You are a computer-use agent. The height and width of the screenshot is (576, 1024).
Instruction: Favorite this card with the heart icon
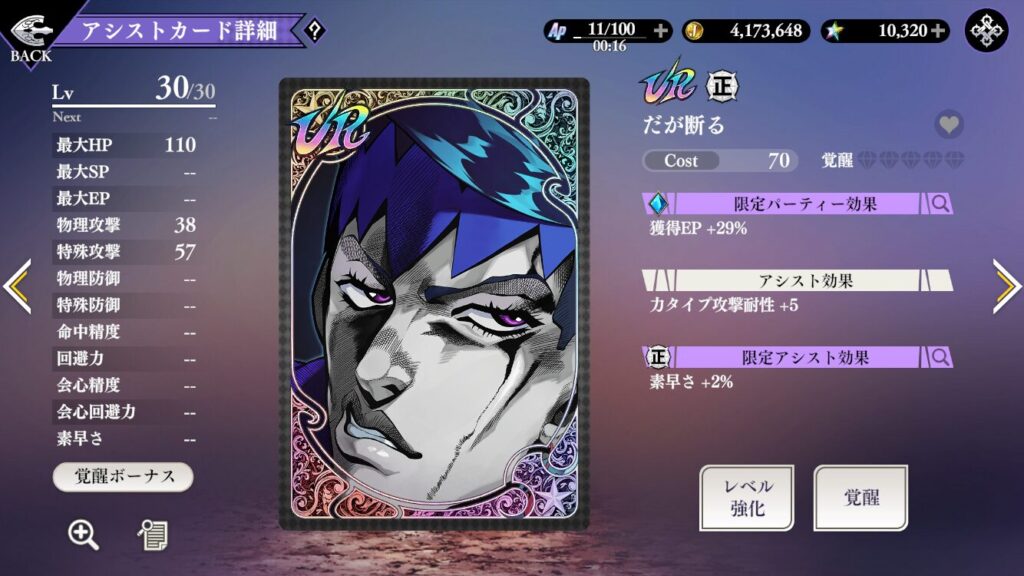949,125
